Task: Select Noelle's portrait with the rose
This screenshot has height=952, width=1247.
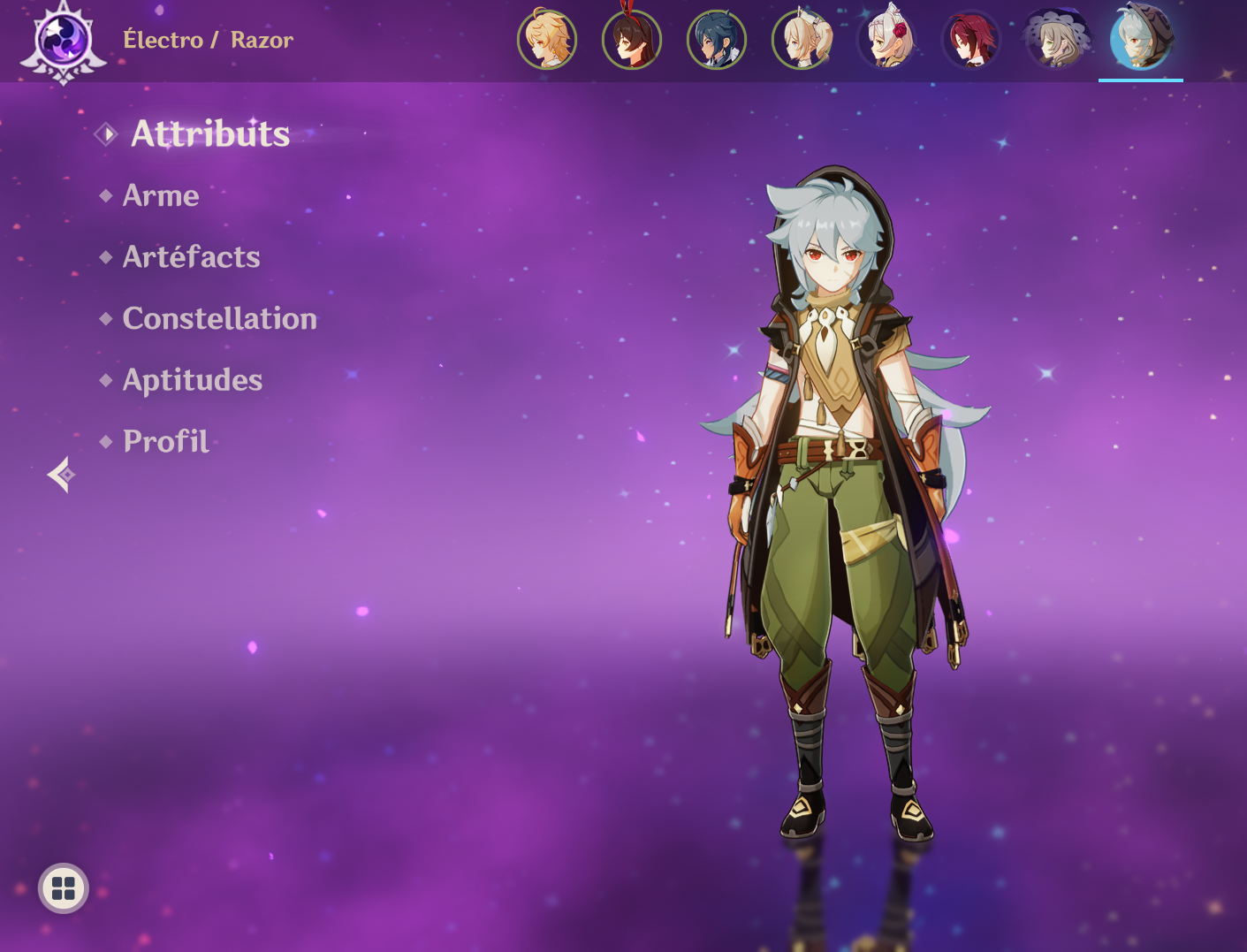Action: pyautogui.click(x=886, y=40)
